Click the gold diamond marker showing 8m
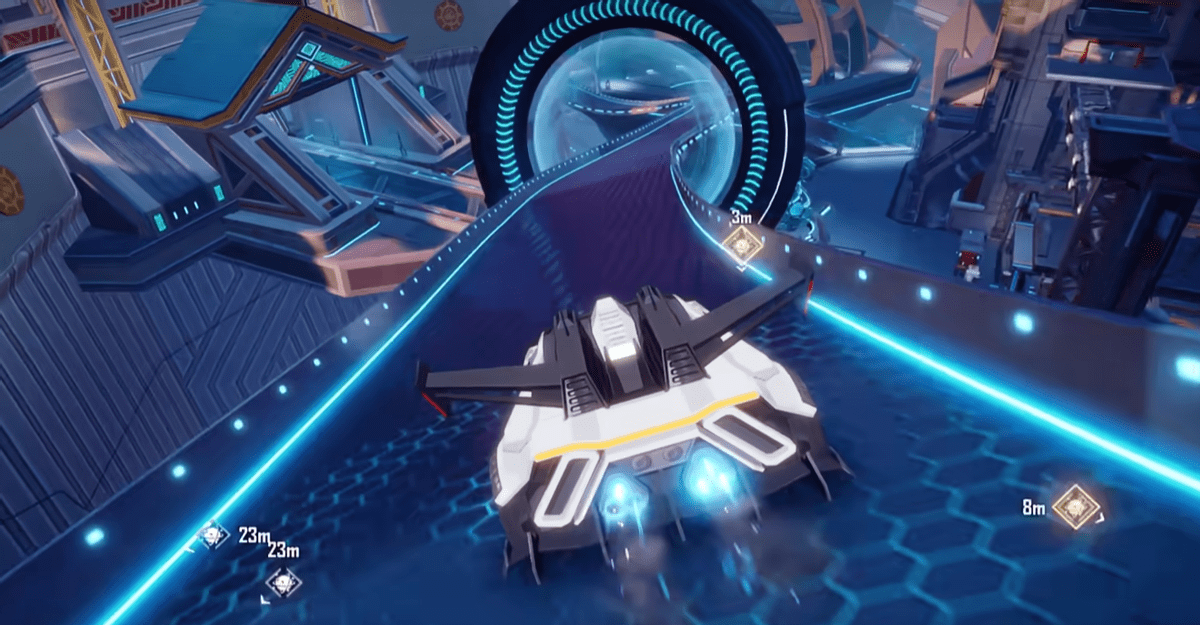The image size is (1200, 625). pyautogui.click(x=1076, y=507)
